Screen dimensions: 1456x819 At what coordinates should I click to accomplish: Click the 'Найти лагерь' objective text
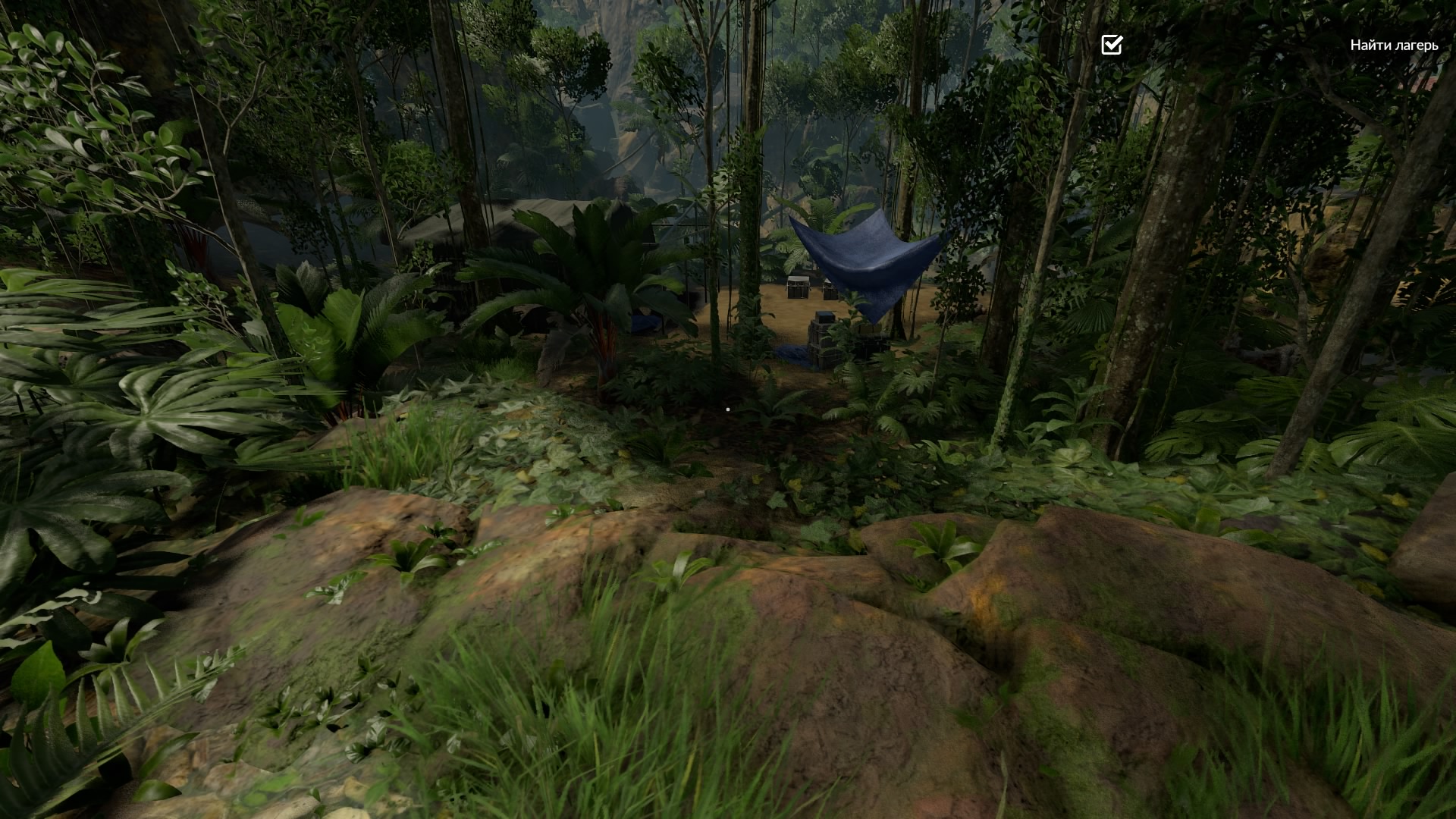[1393, 45]
